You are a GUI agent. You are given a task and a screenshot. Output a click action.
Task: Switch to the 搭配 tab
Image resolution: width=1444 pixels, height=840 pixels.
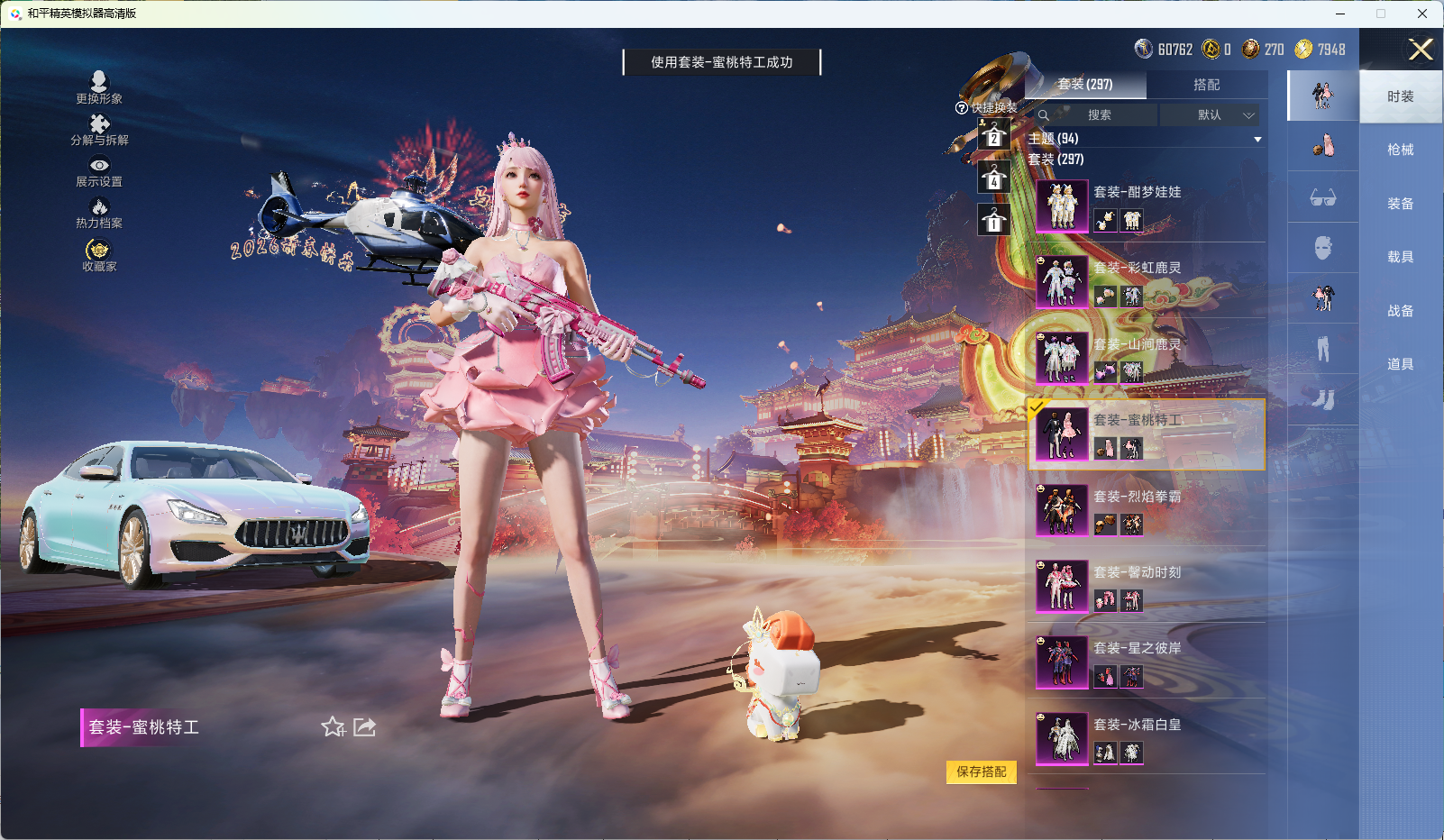tap(1208, 85)
